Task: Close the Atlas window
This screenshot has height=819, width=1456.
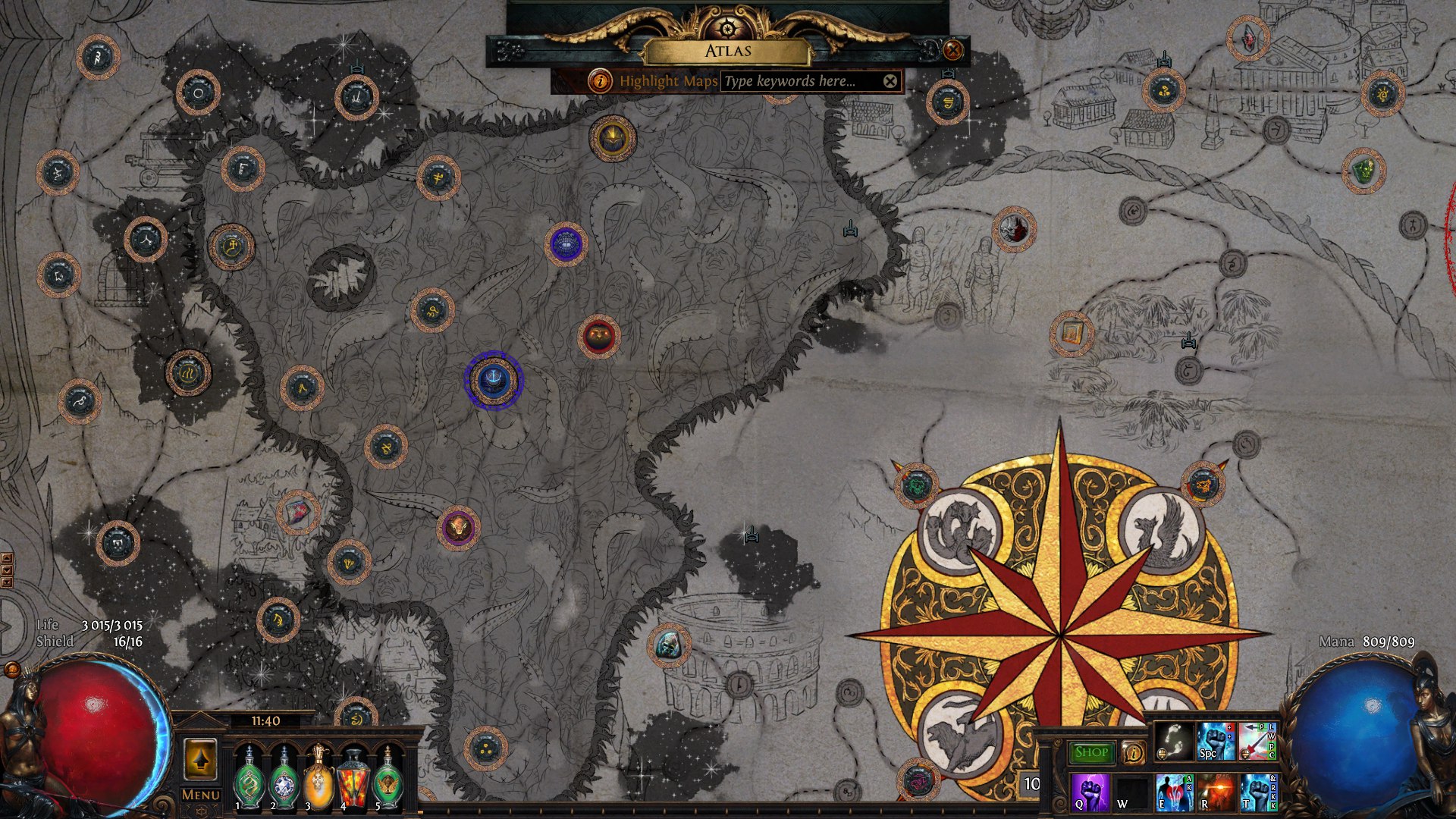Action: coord(952,50)
